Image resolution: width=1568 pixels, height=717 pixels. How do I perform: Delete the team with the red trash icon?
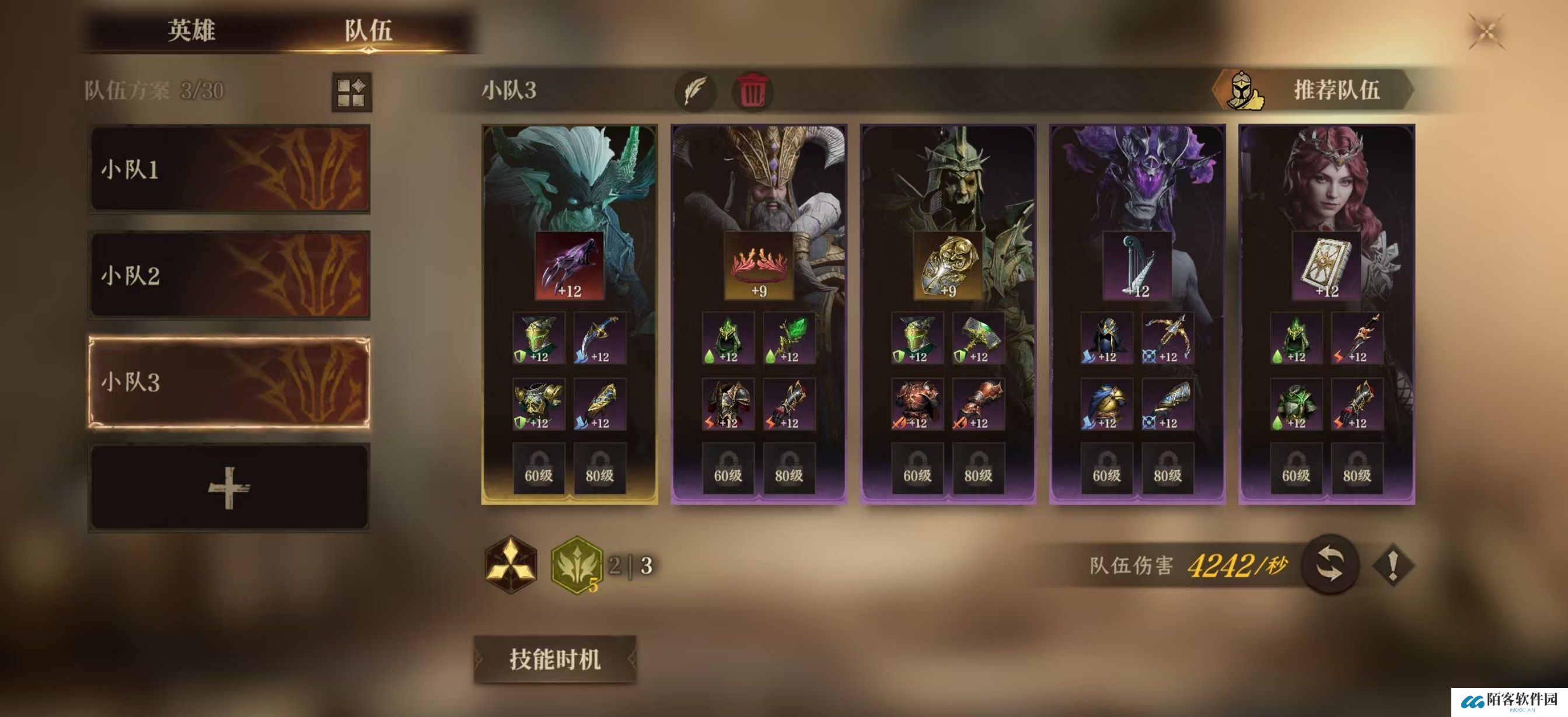click(x=752, y=91)
